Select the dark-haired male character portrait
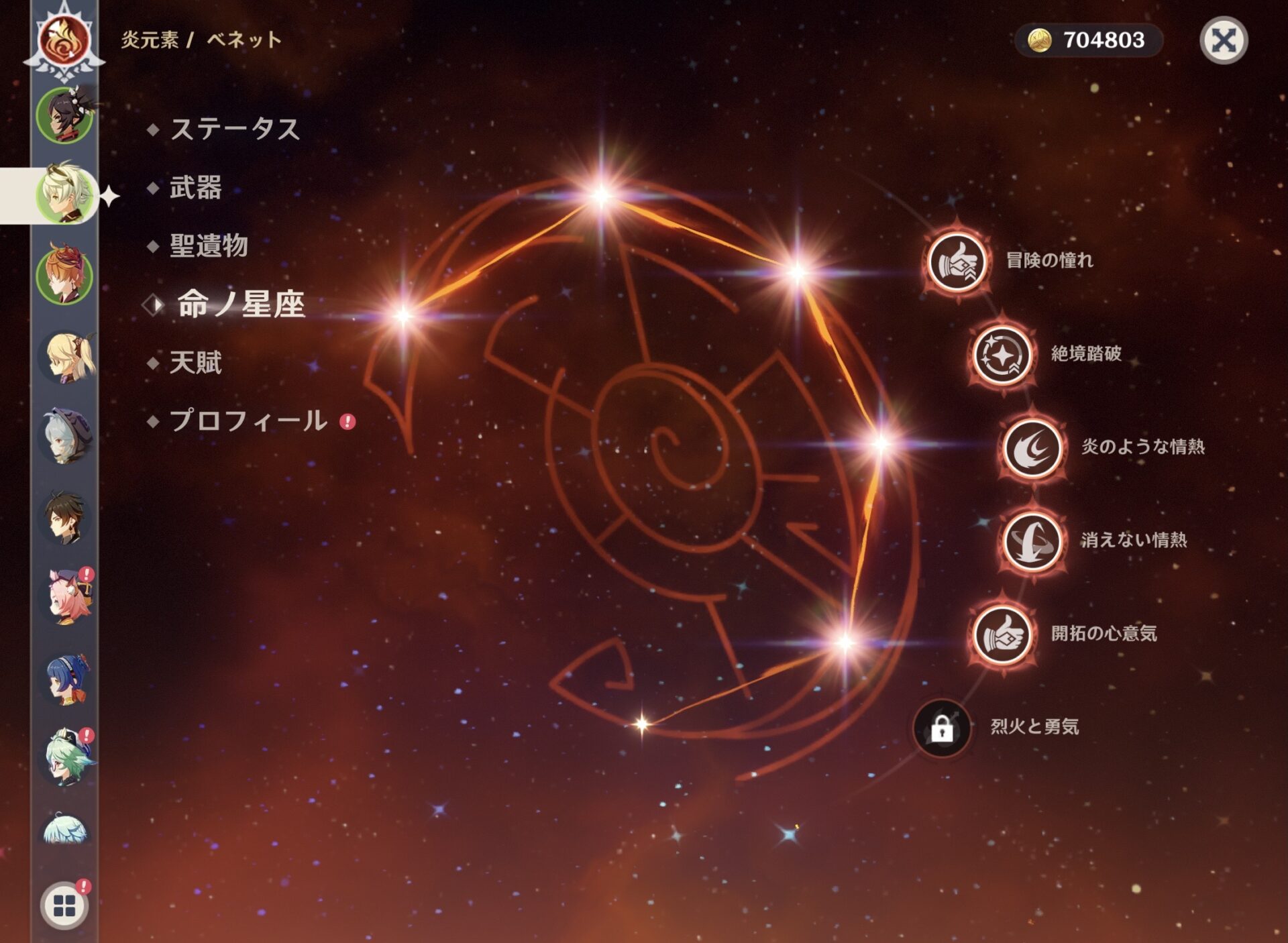 click(64, 517)
